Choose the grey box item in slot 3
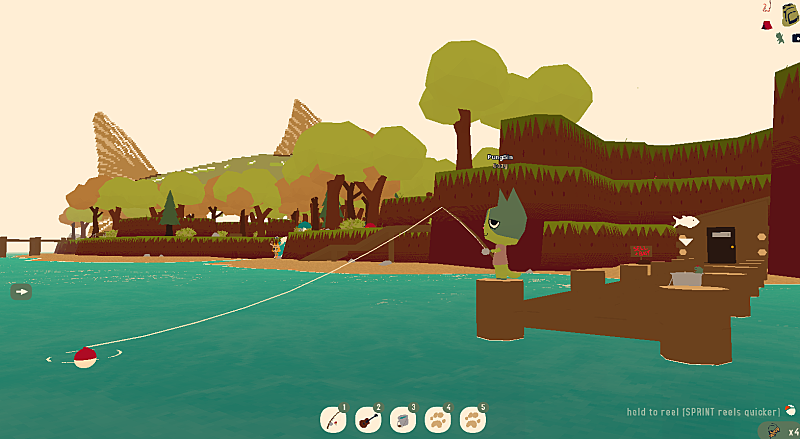The height and width of the screenshot is (439, 800). (403, 420)
